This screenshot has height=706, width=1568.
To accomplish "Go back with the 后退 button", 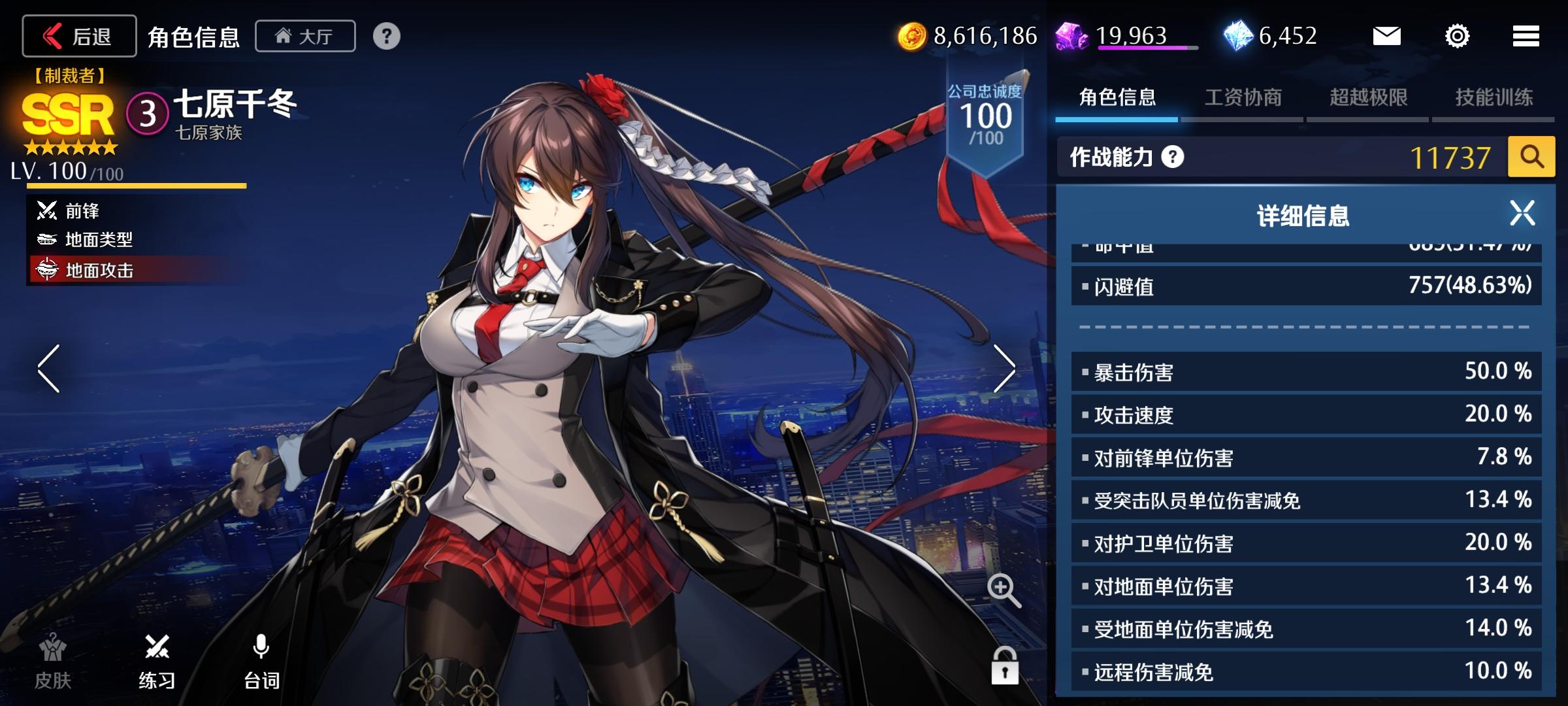I will pos(79,36).
